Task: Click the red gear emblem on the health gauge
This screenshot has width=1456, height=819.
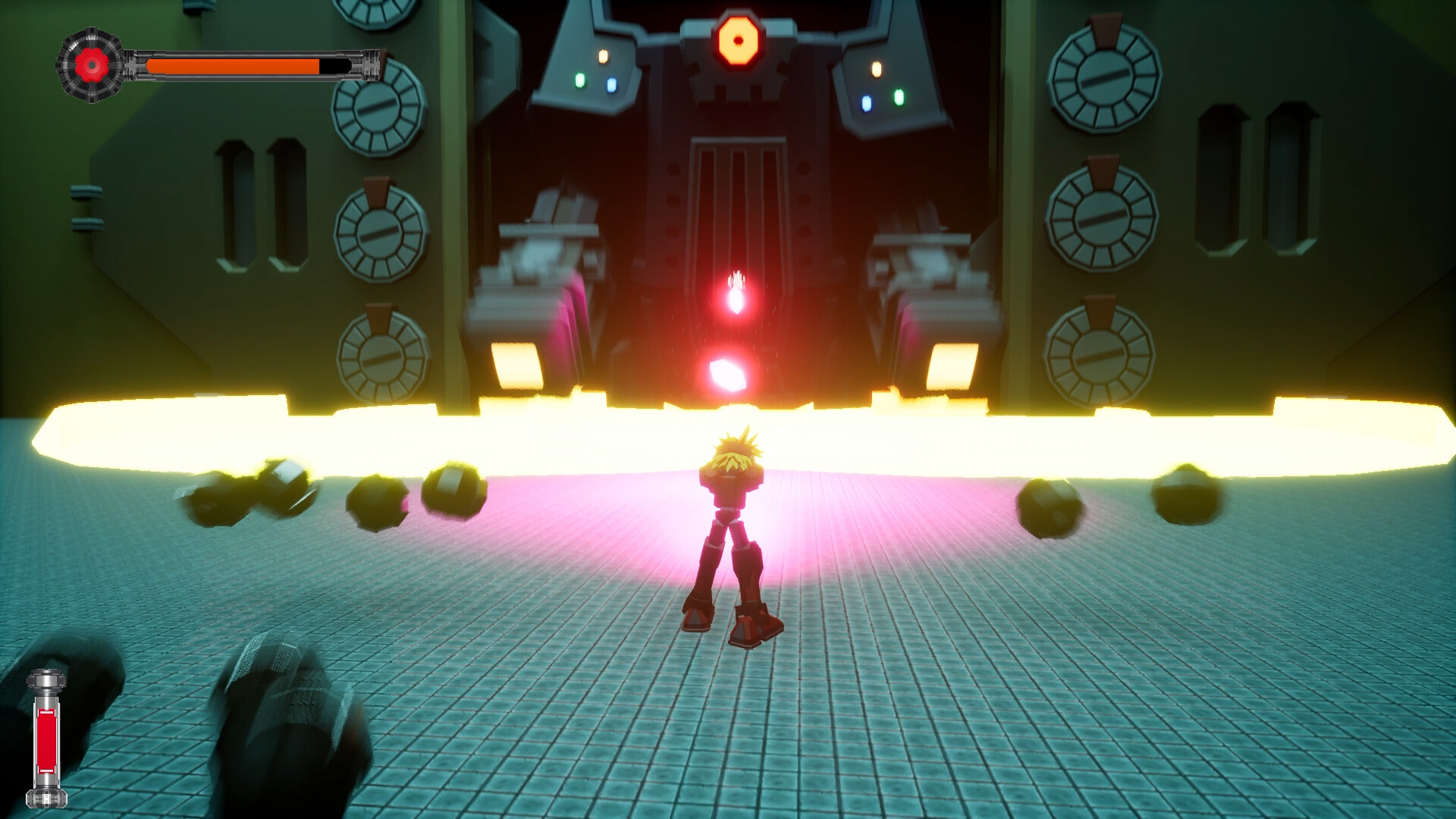Action: (91, 64)
